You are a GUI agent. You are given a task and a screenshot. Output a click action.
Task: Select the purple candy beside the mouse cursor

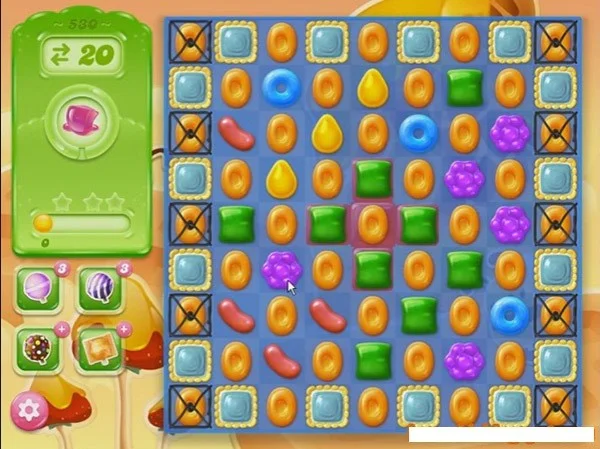coord(281,268)
